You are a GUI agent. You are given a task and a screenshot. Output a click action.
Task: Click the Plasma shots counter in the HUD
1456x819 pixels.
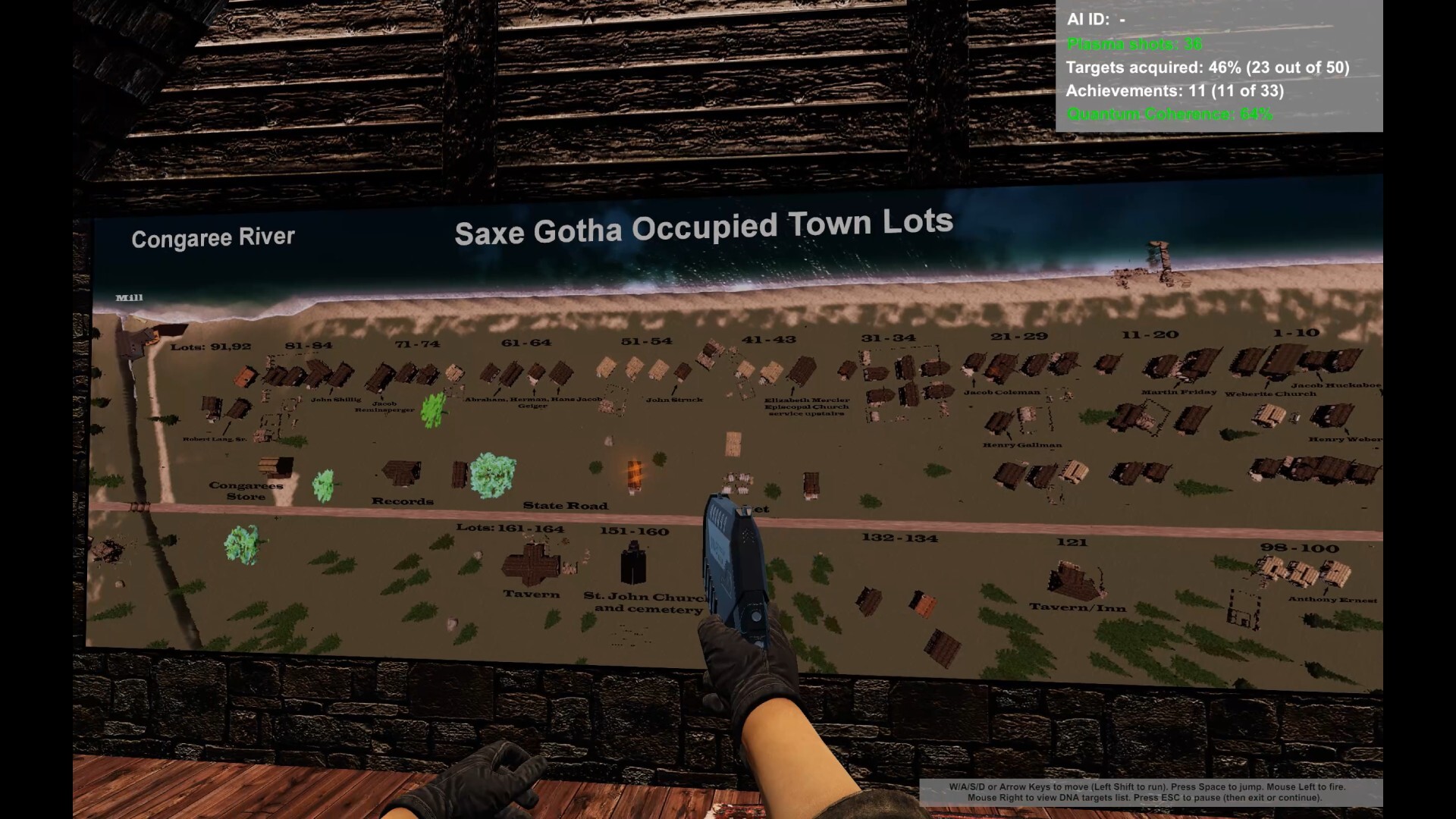pos(1134,45)
